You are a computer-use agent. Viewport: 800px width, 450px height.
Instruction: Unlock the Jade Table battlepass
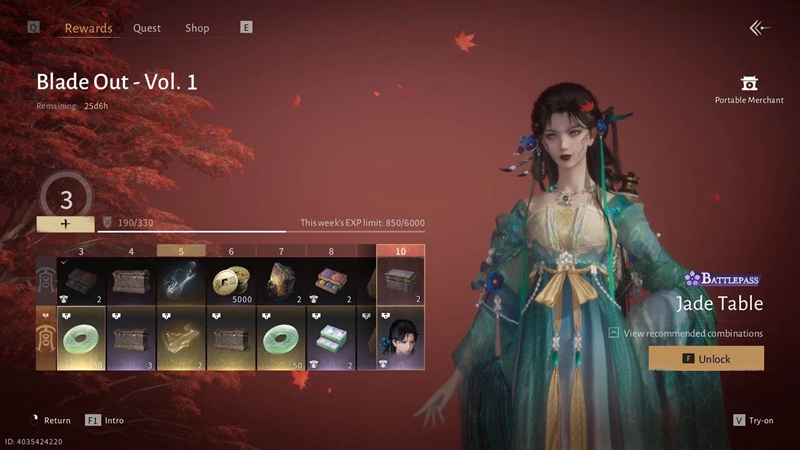click(706, 358)
